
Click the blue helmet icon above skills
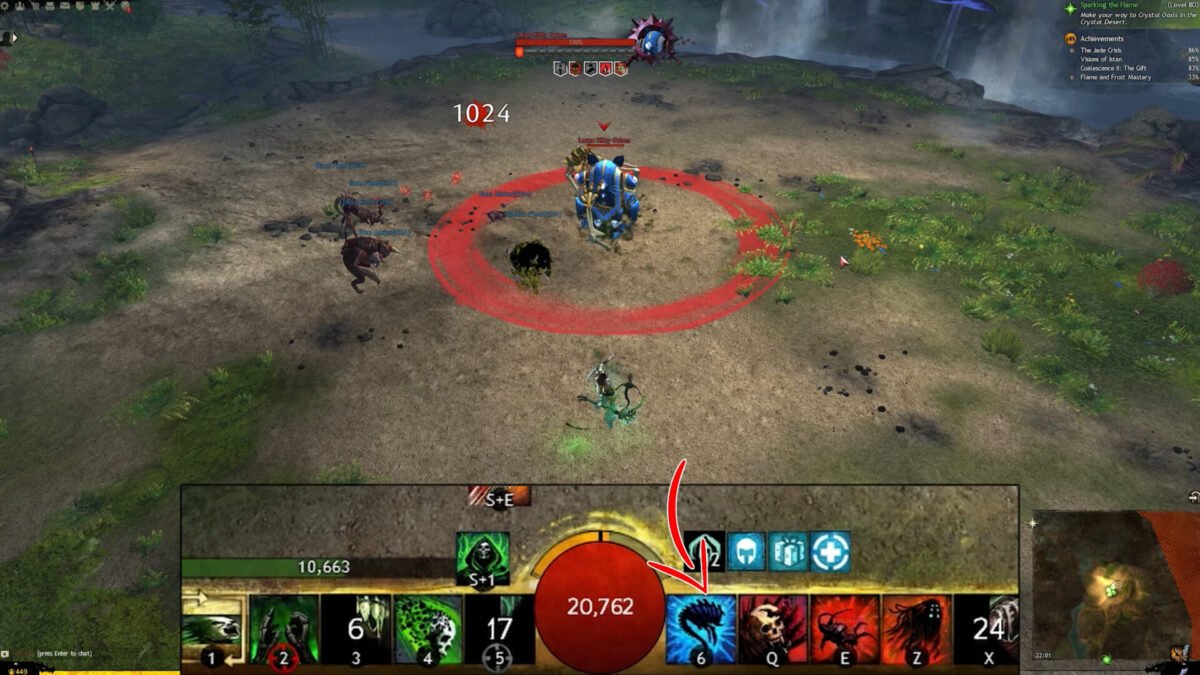pos(745,551)
